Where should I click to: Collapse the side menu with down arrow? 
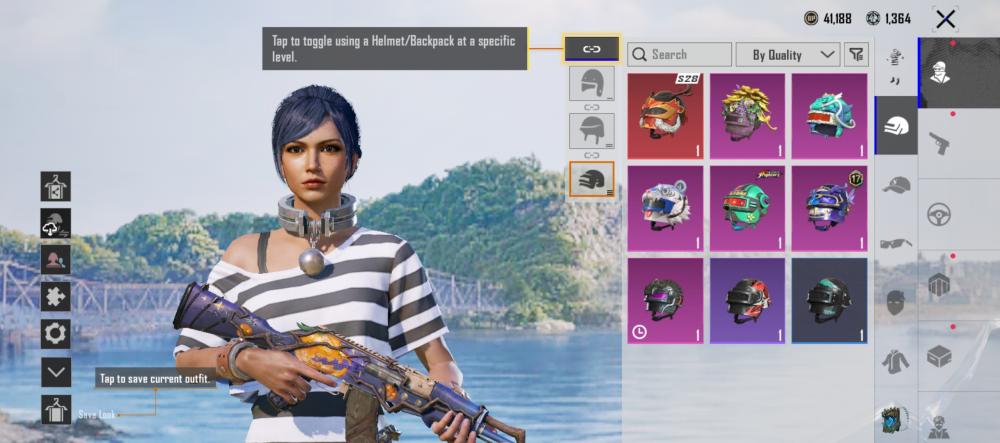pyautogui.click(x=56, y=372)
